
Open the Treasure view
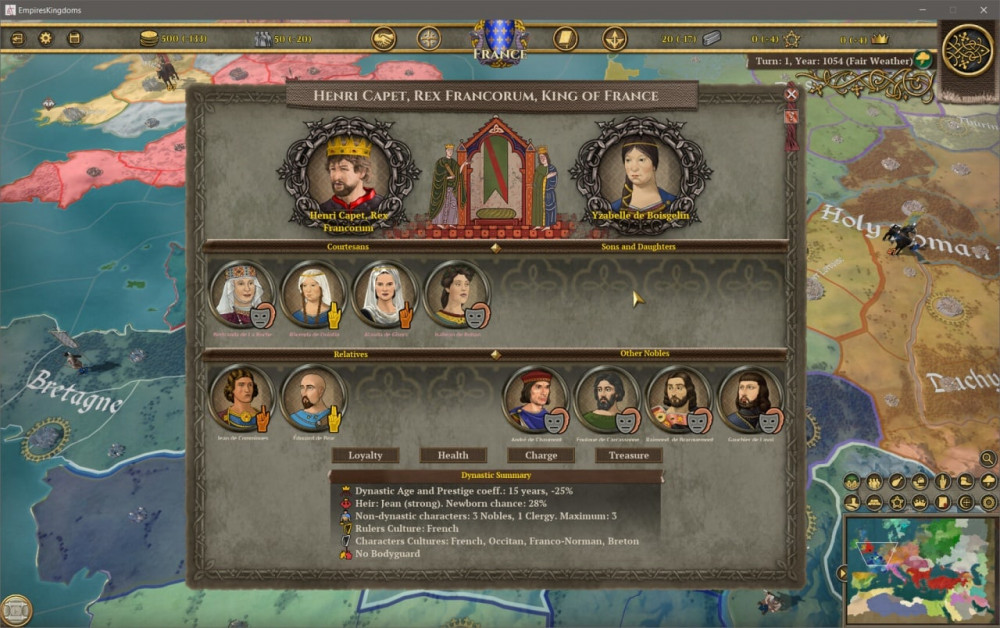coord(629,455)
